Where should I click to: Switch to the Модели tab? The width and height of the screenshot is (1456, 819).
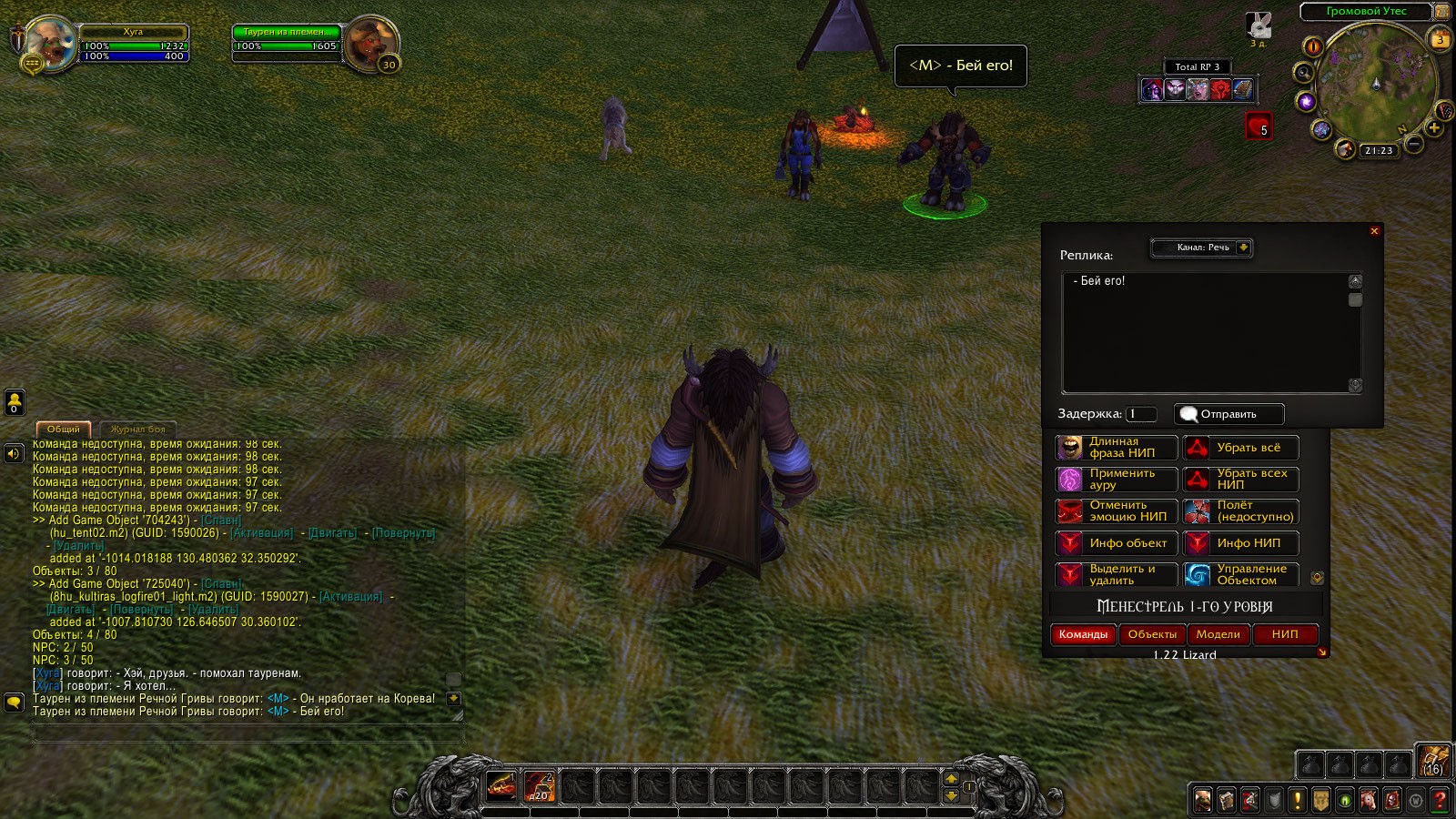click(x=1218, y=634)
